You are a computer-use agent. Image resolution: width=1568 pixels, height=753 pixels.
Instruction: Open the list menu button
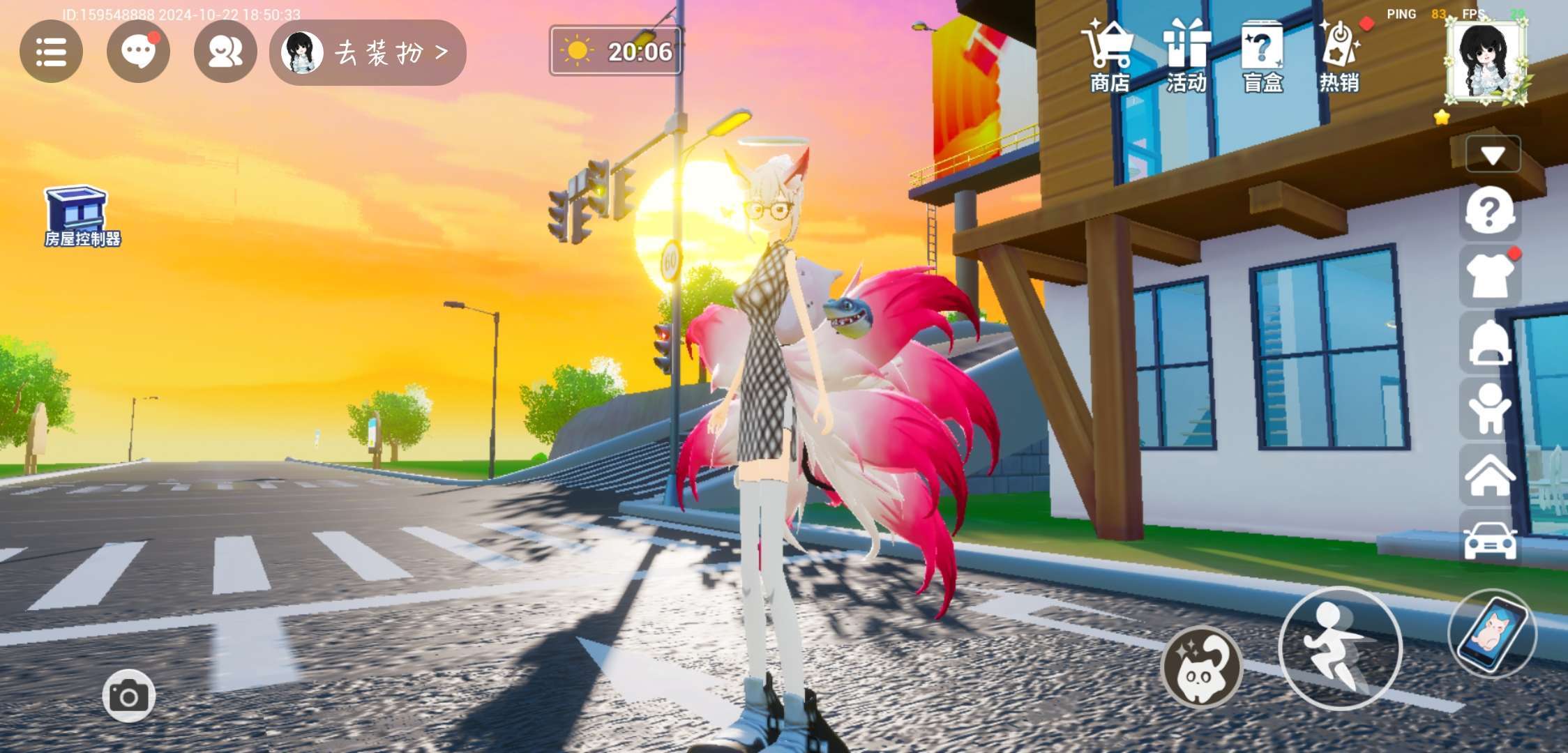tap(51, 52)
